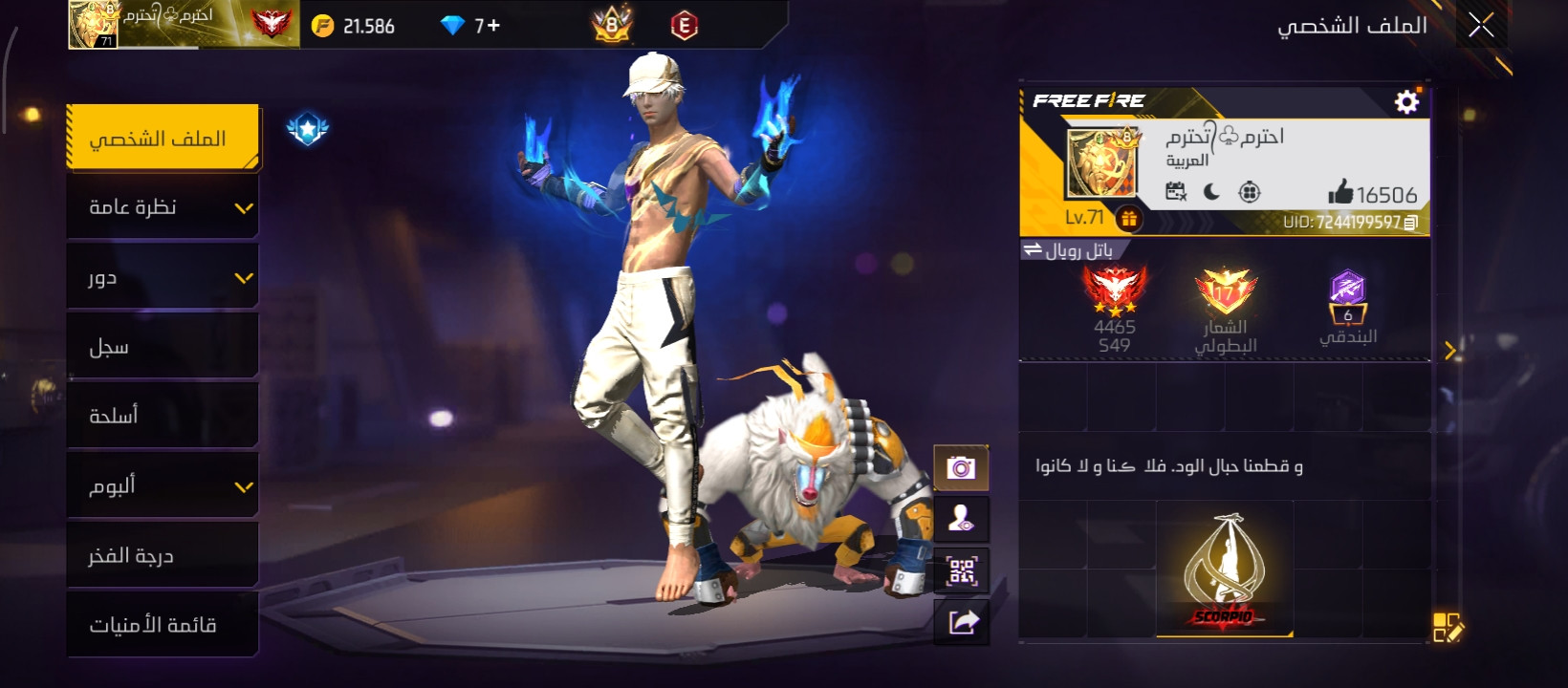Share the profile with the arrow button
1568x688 pixels.
tap(961, 623)
